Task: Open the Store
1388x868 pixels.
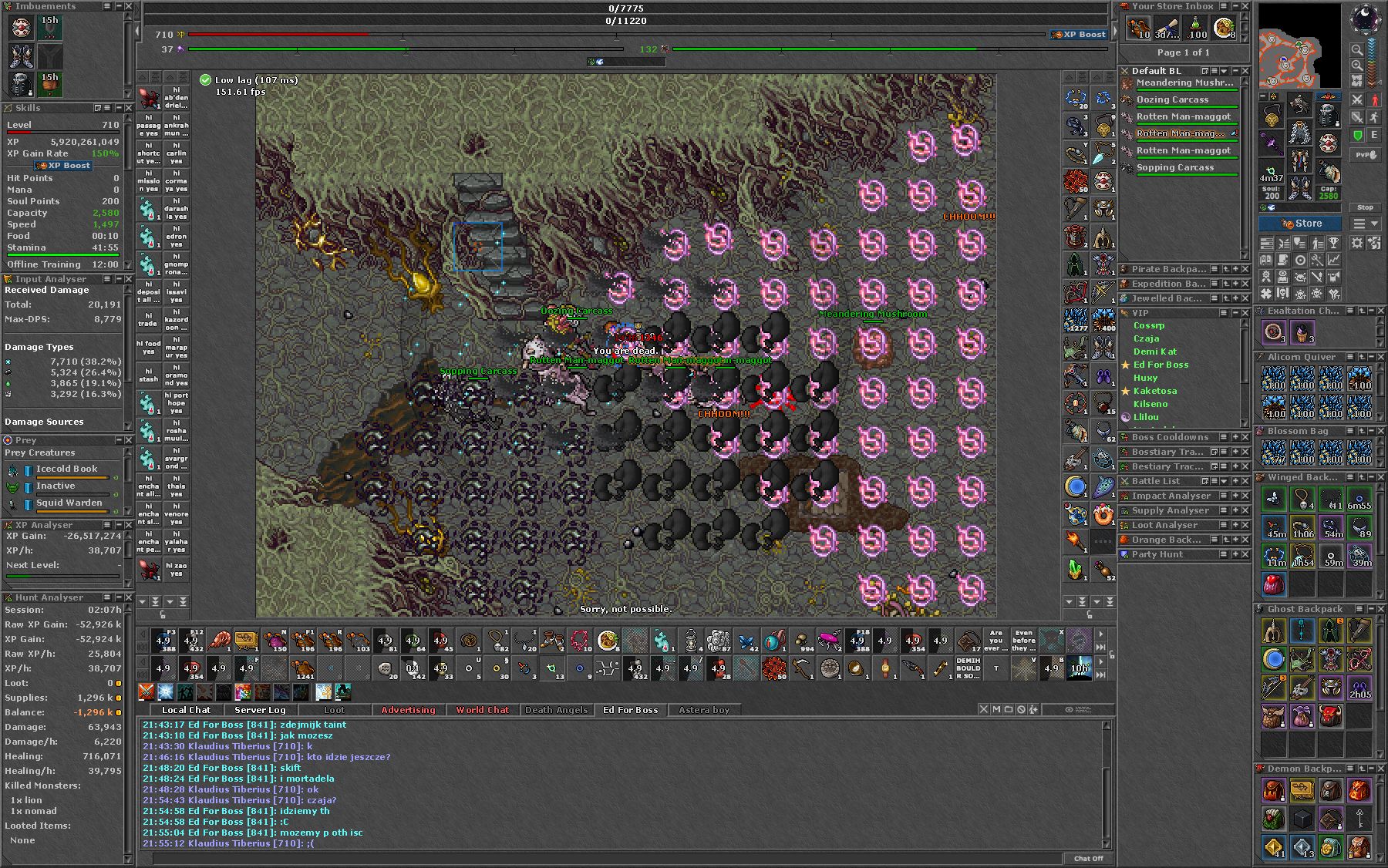Action: click(x=1300, y=224)
